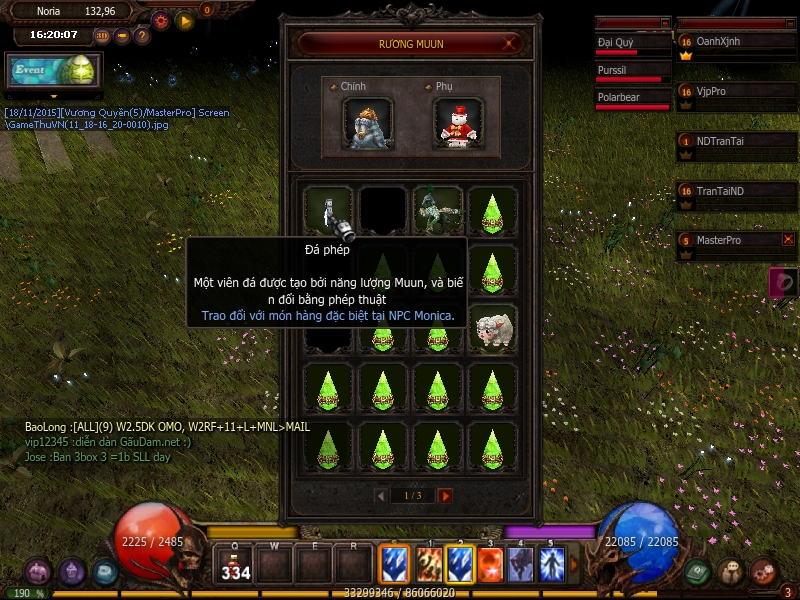
Task: Select the secondary (Phụ) snowman Muun slot
Action: point(460,123)
